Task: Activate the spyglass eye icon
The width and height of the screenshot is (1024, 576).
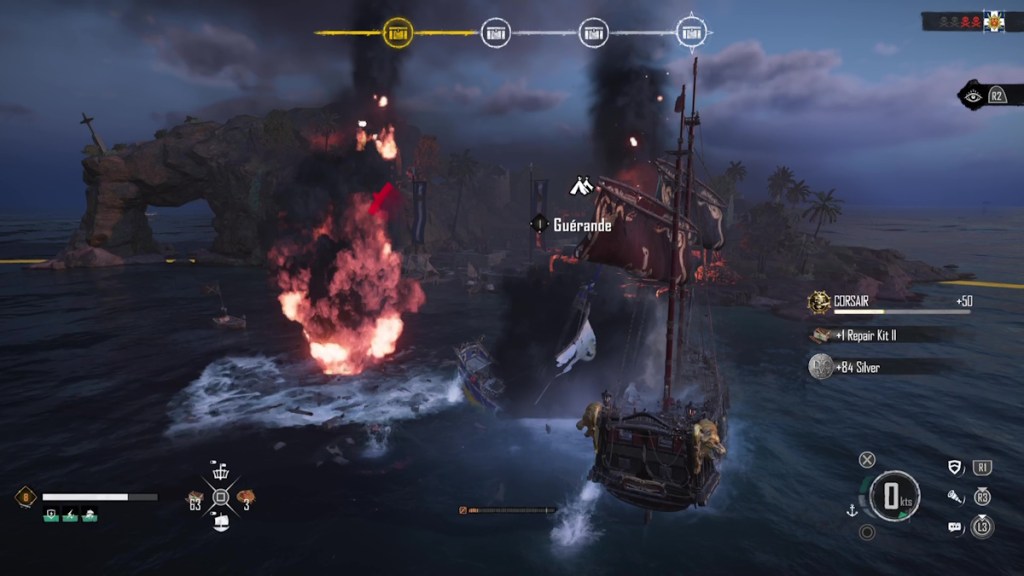Action: pyautogui.click(x=972, y=96)
